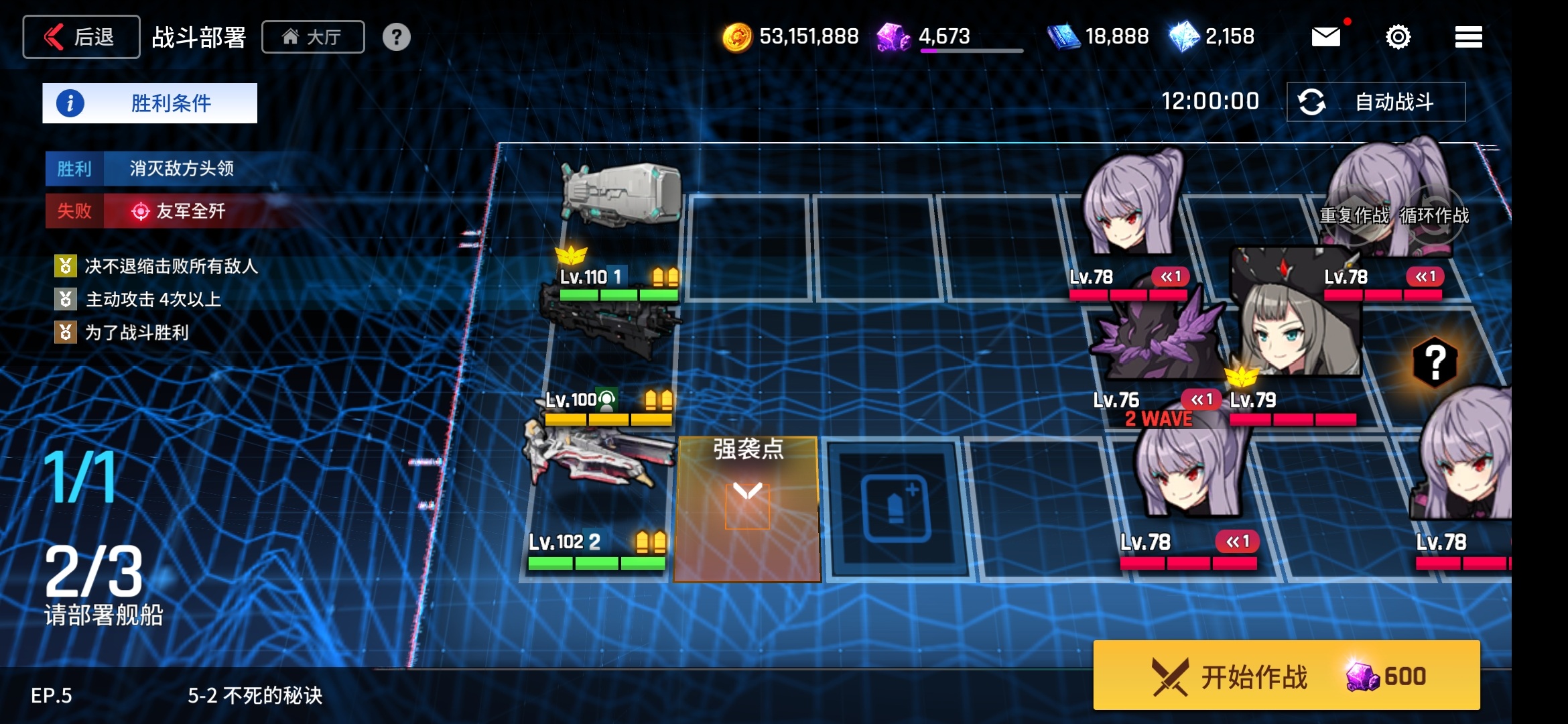Tap the hexagon question mark enemy marker
Screen dimensions: 1568x724
[x=1435, y=363]
